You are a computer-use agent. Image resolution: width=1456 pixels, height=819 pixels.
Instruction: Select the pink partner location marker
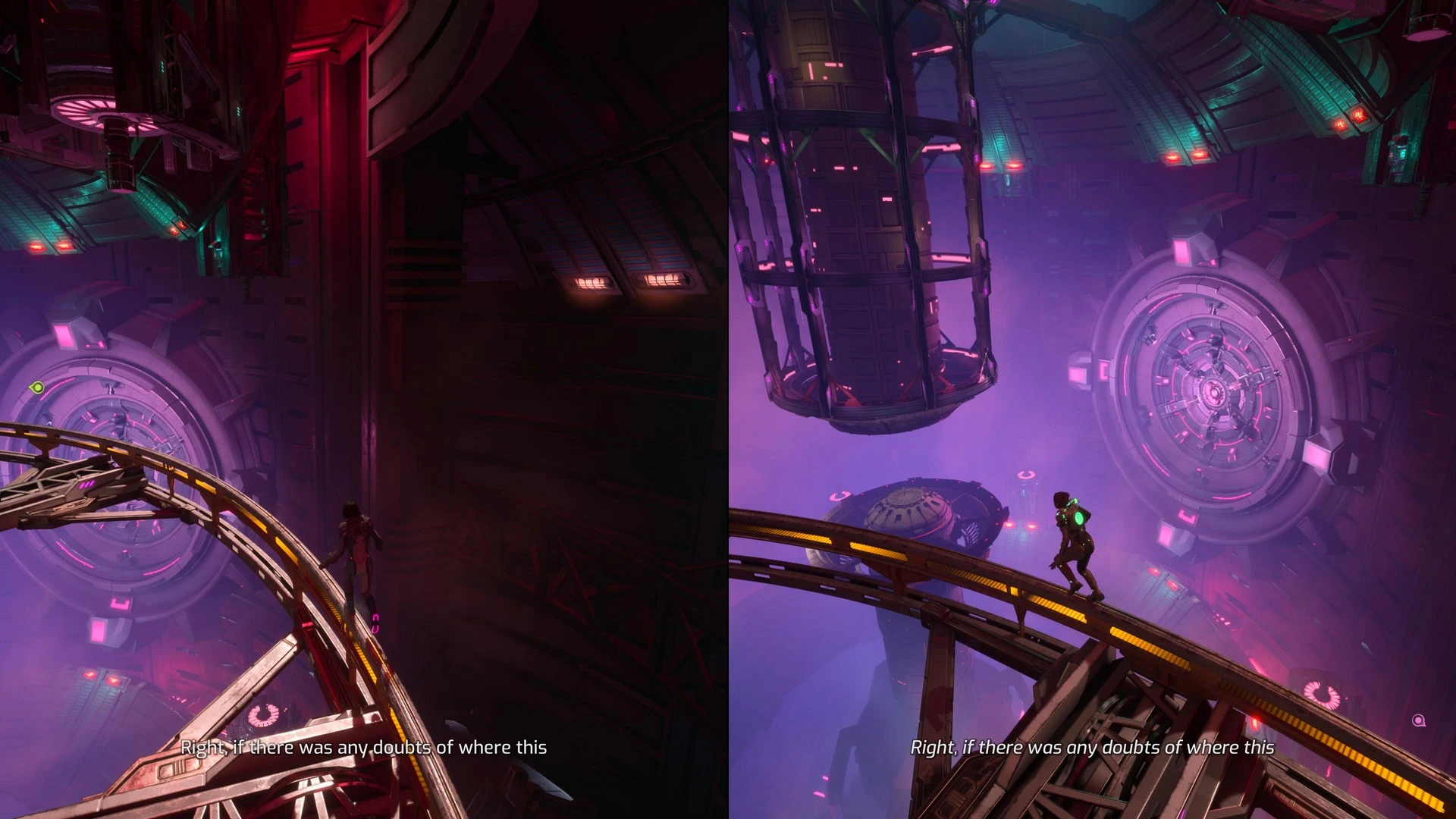point(1419,720)
